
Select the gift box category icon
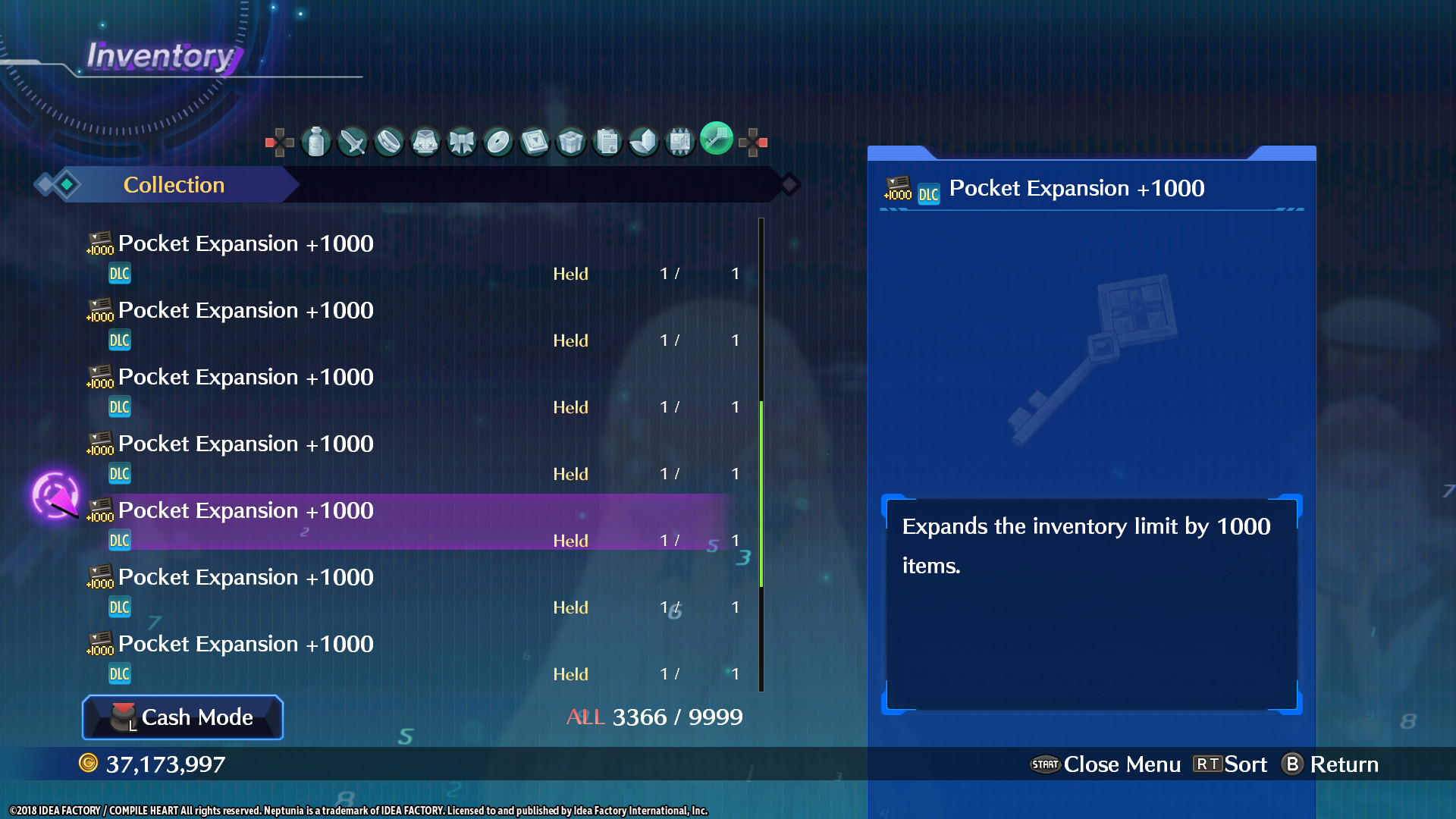(571, 141)
